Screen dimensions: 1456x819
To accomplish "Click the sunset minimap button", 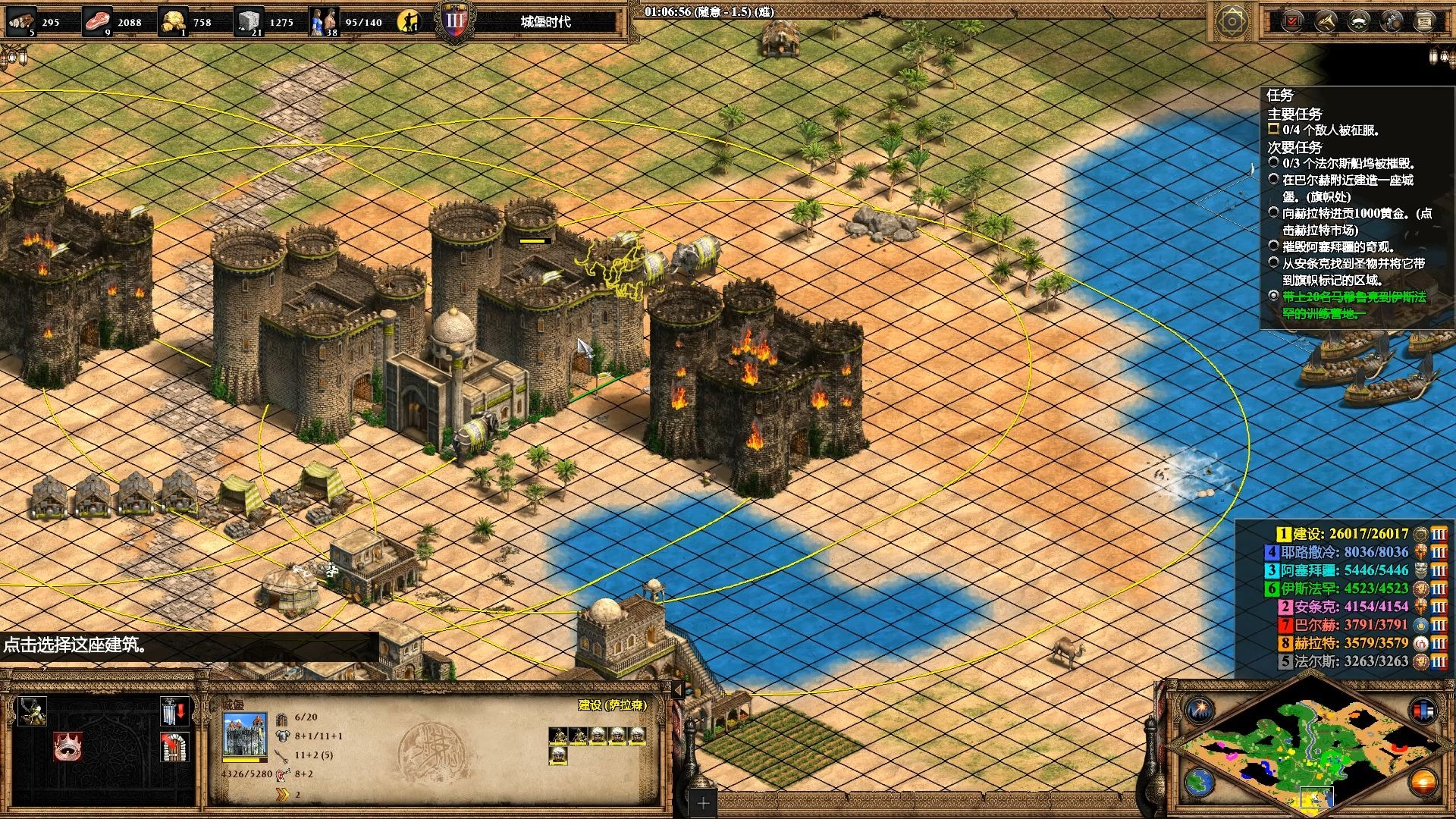I will coord(1423,781).
